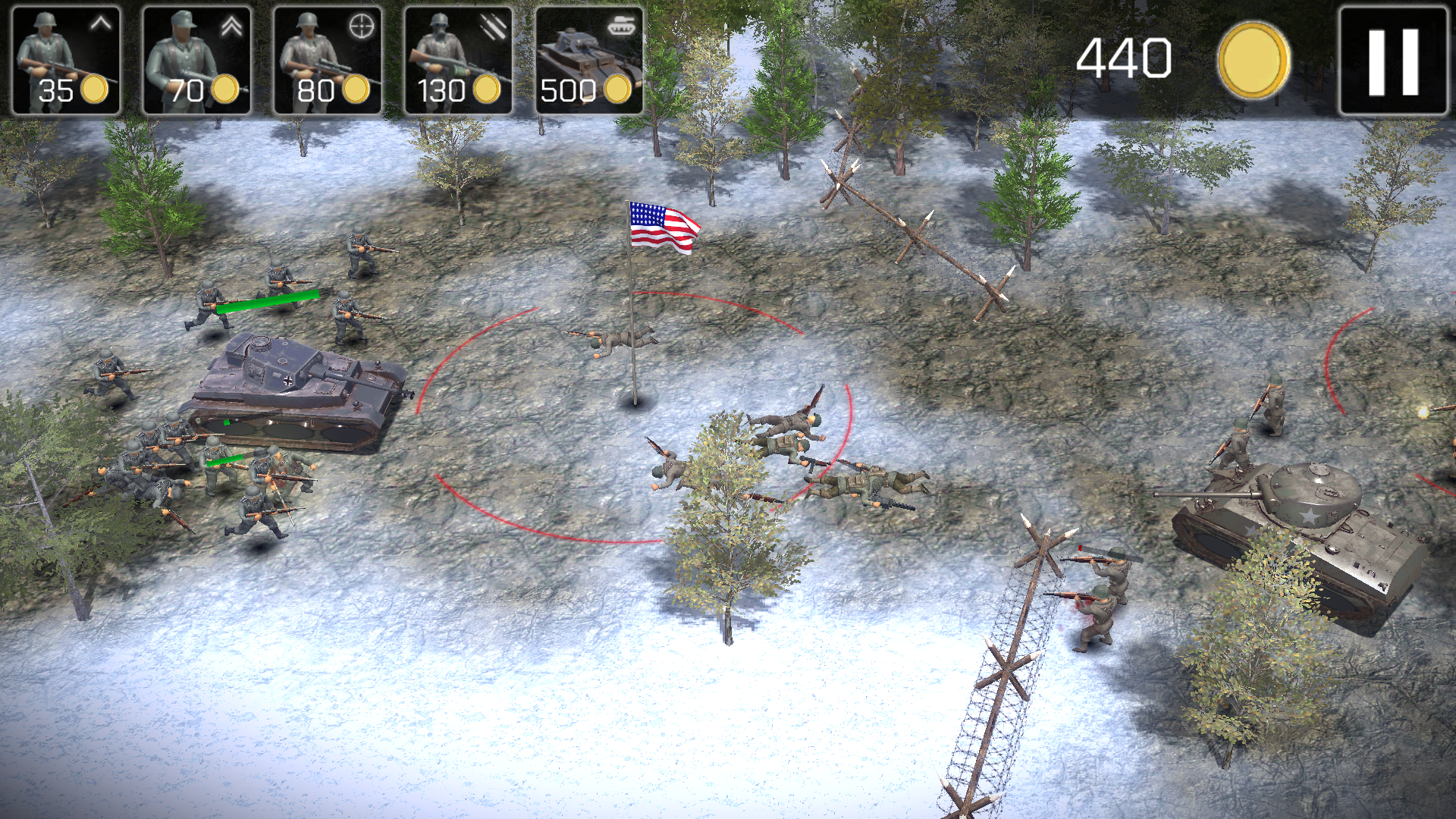Select the 70-coin officer unit card
This screenshot has height=819, width=1456.
tap(196, 61)
